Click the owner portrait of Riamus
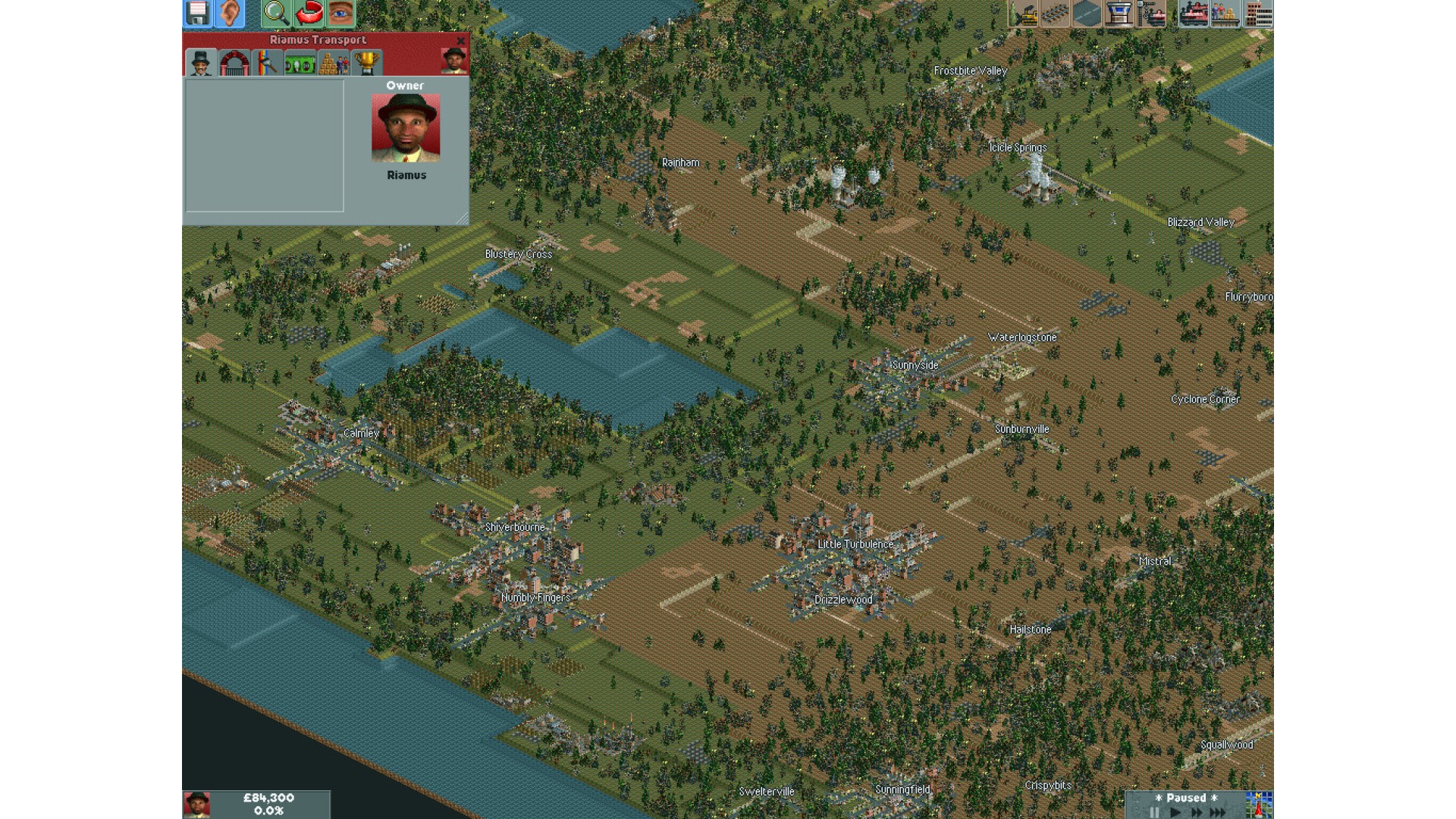This screenshot has height=819, width=1456. click(406, 127)
